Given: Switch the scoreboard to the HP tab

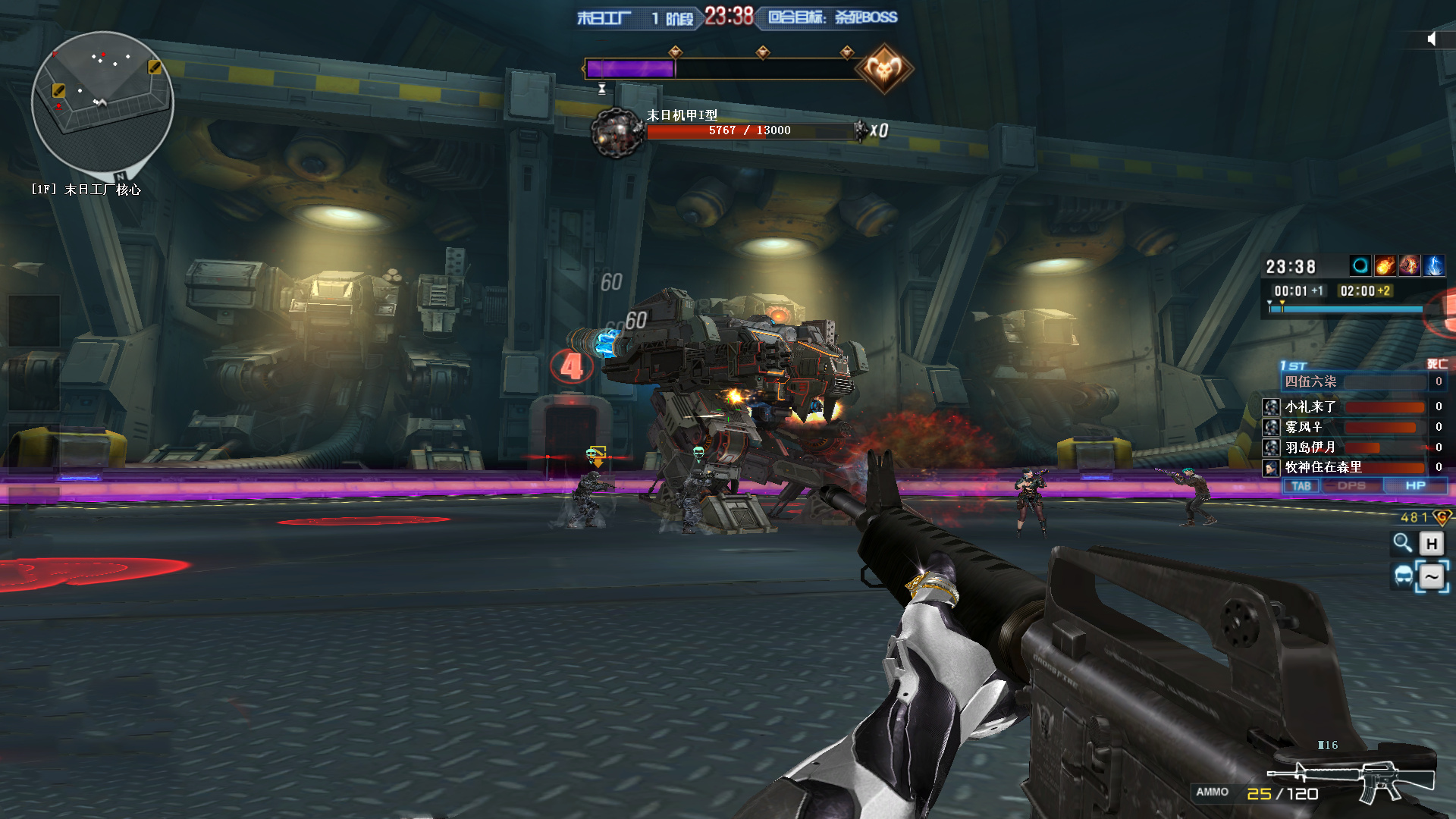Looking at the screenshot, I should (1415, 486).
